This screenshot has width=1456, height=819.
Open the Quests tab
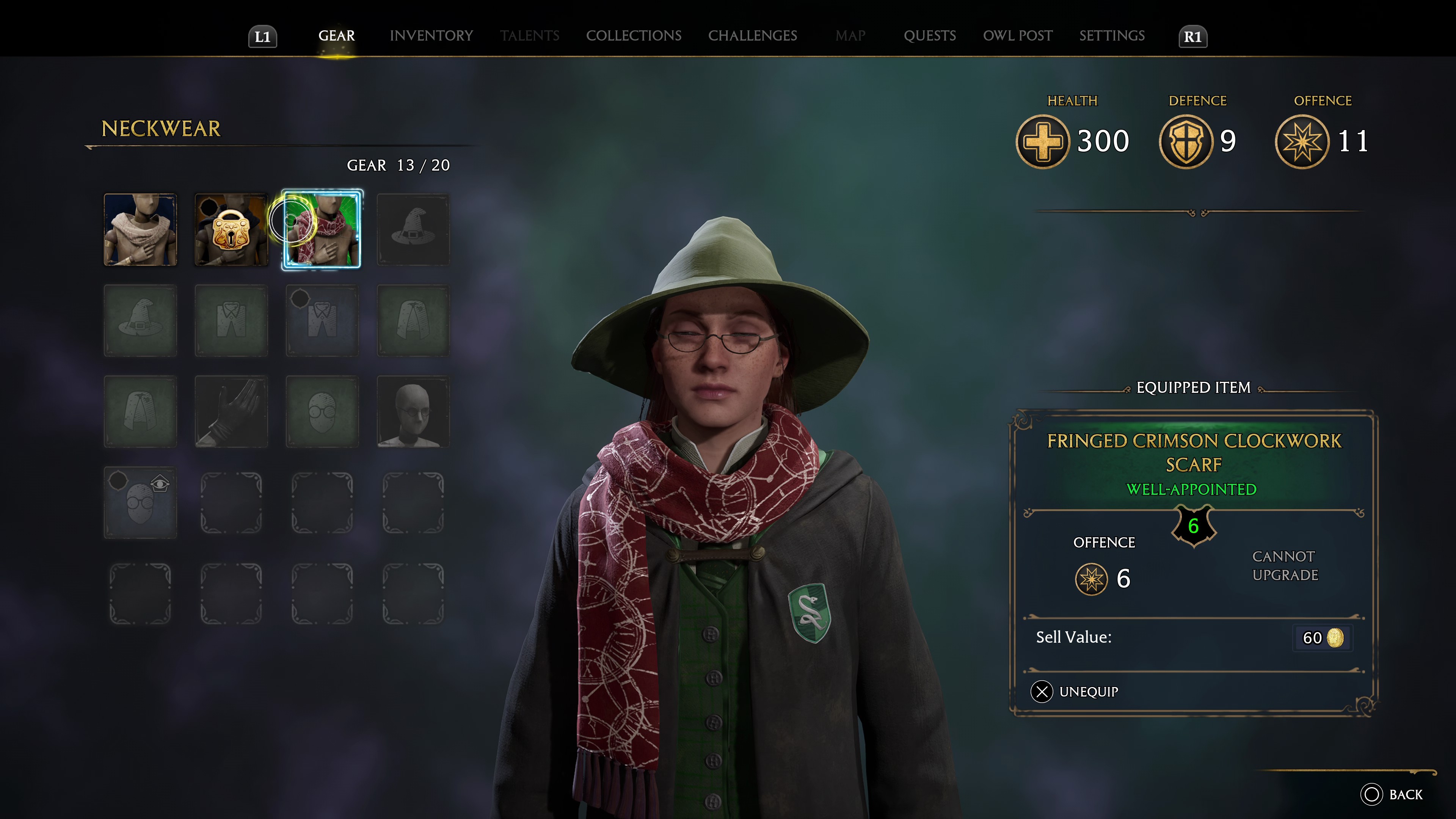tap(929, 36)
